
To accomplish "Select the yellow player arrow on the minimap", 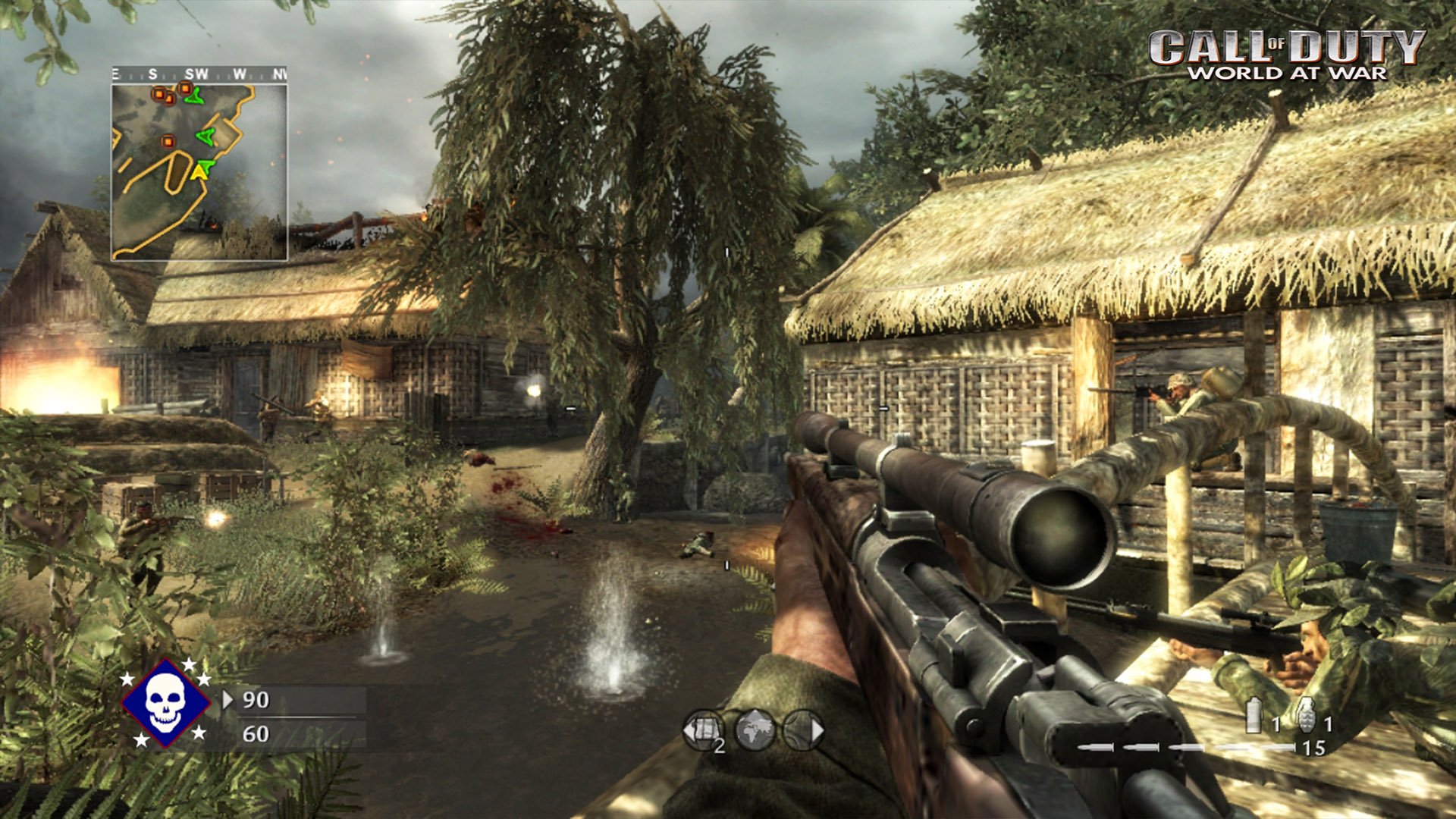I will coord(199,172).
